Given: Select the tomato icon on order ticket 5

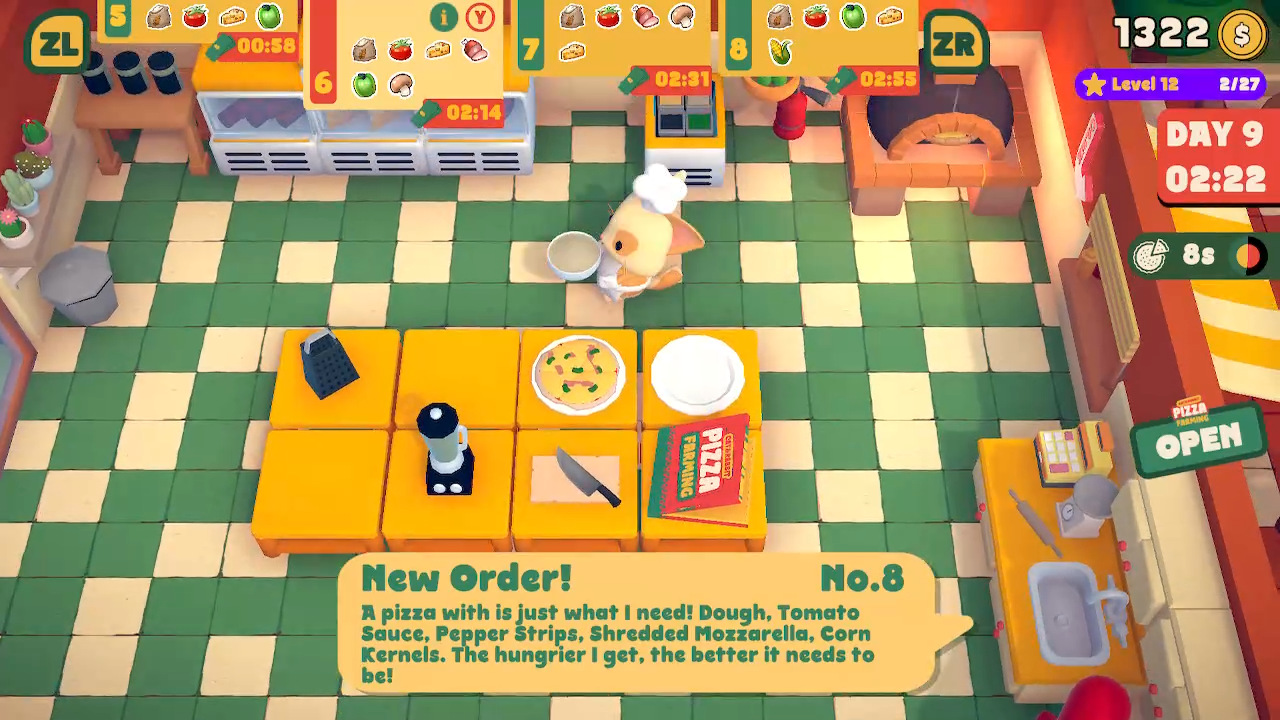Looking at the screenshot, I should (x=193, y=16).
